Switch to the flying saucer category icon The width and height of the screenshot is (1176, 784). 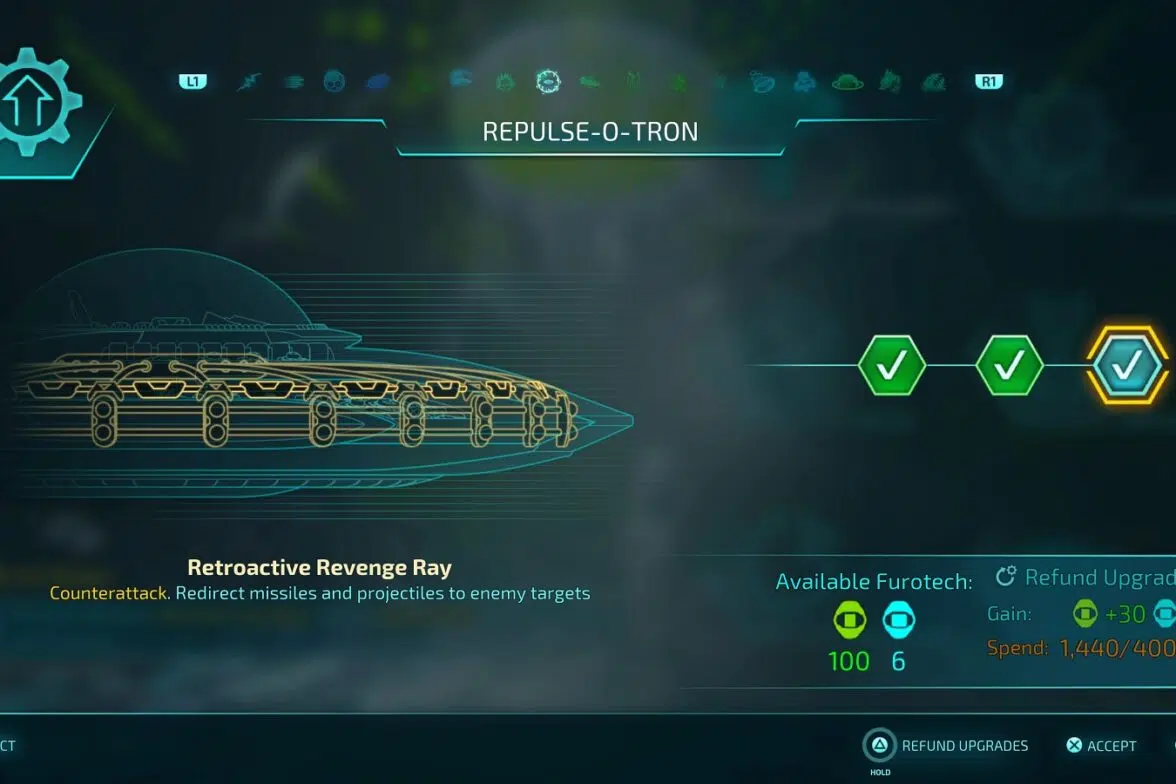pos(847,82)
